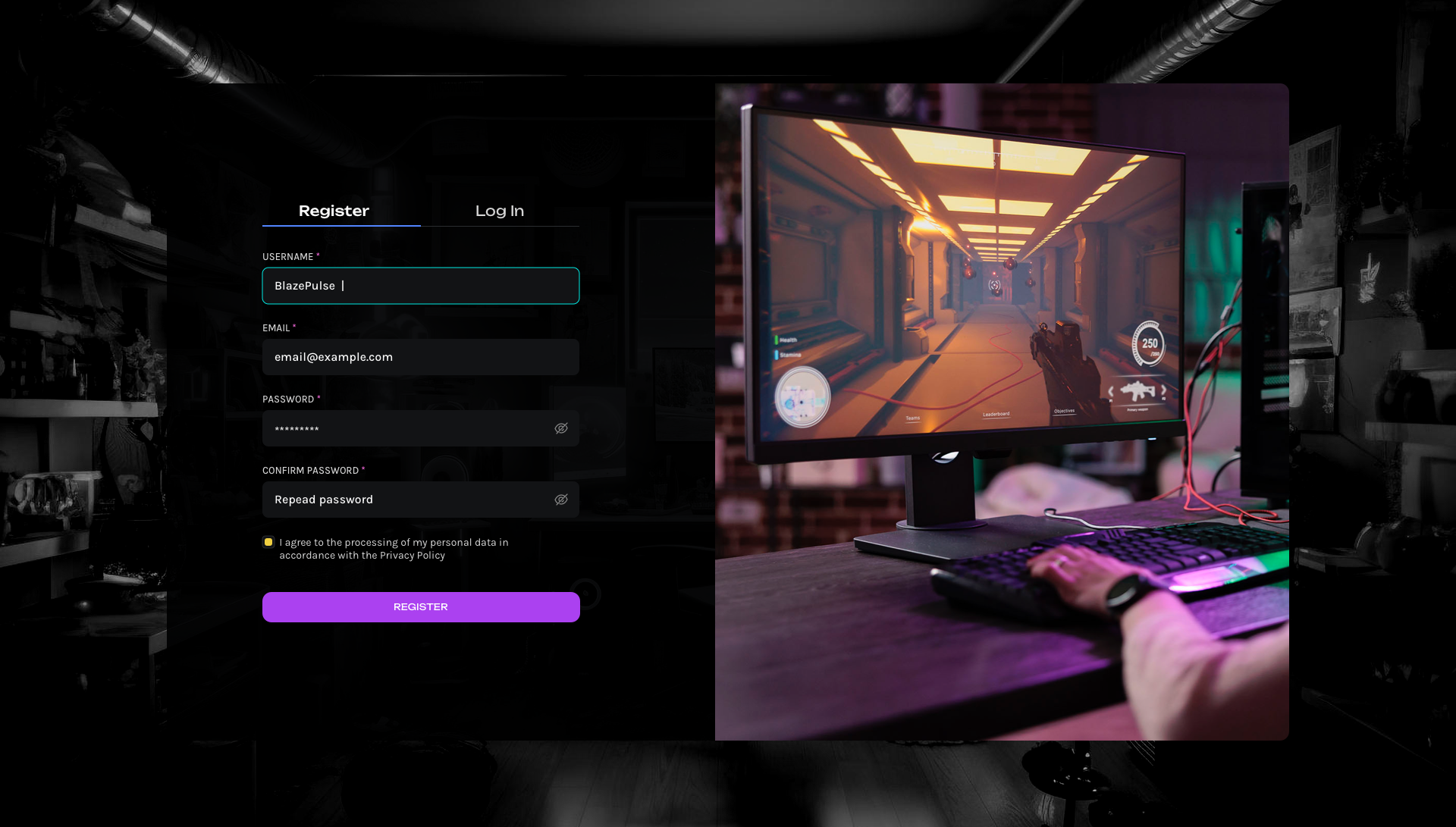Select the Register tab
The width and height of the screenshot is (1456, 827).
pos(334,211)
